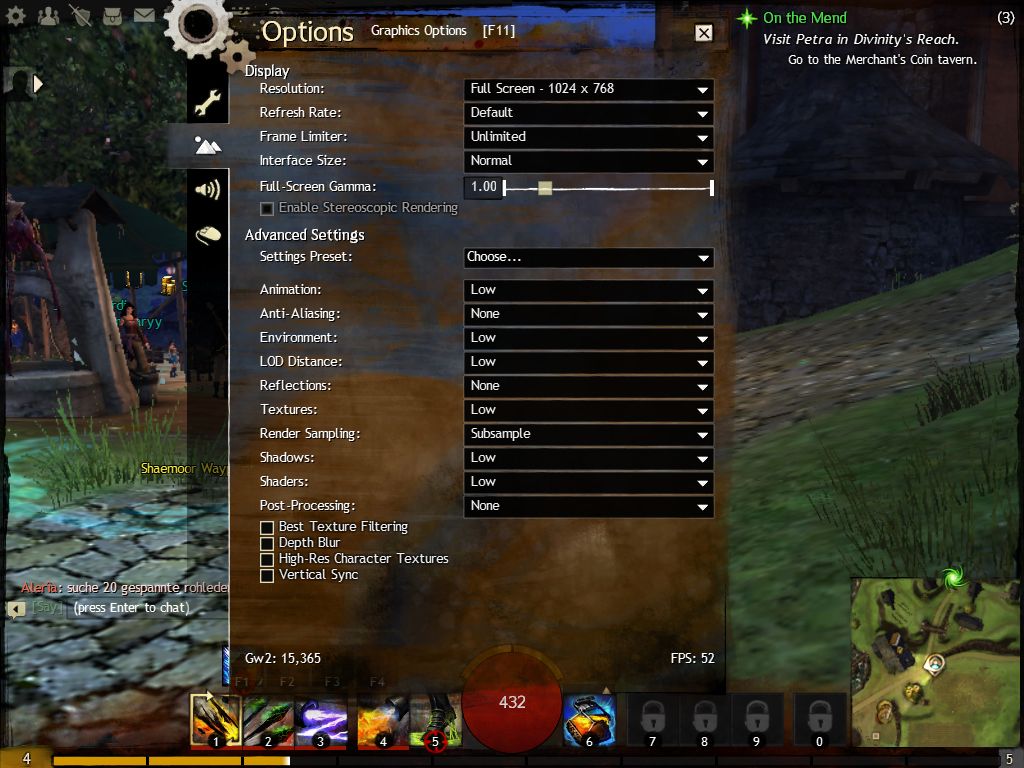Open the Post-Processing dropdown

pos(589,506)
